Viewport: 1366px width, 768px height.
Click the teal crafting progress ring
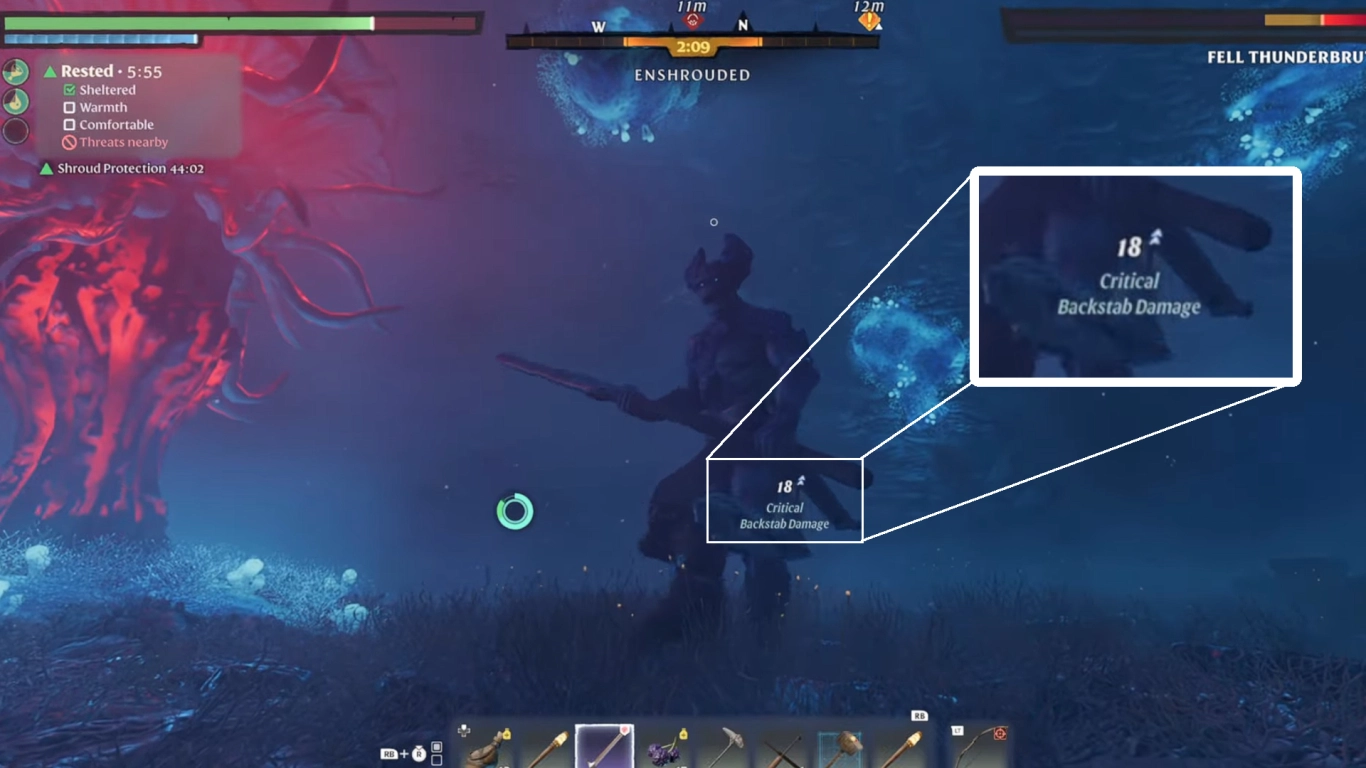[513, 510]
